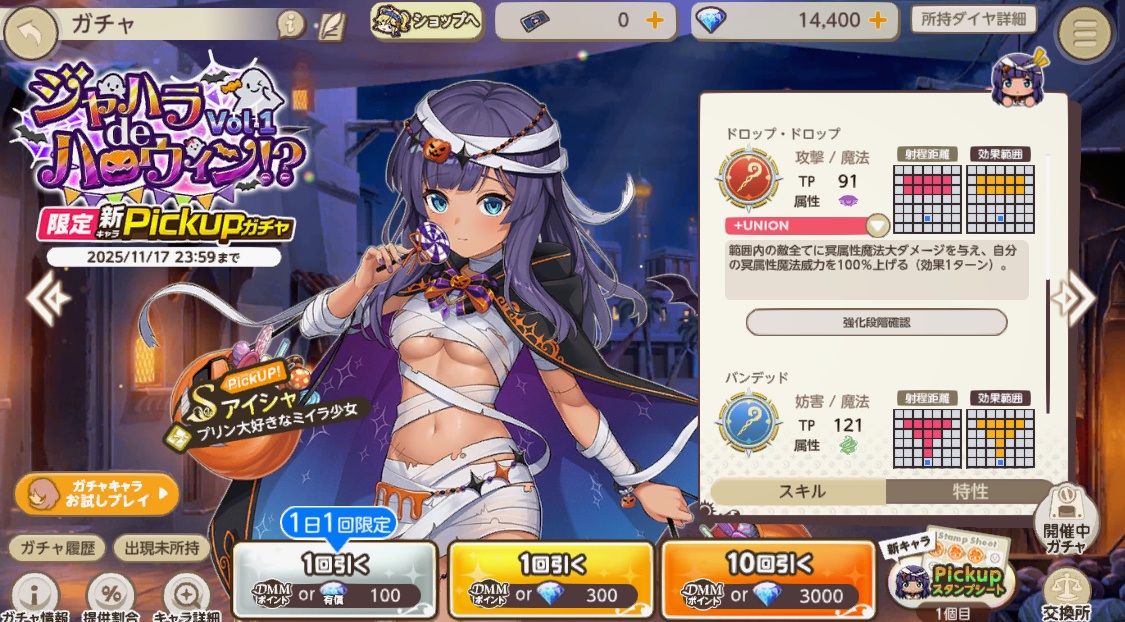
Task: Add diamonds with the plus button
Action: click(x=877, y=20)
